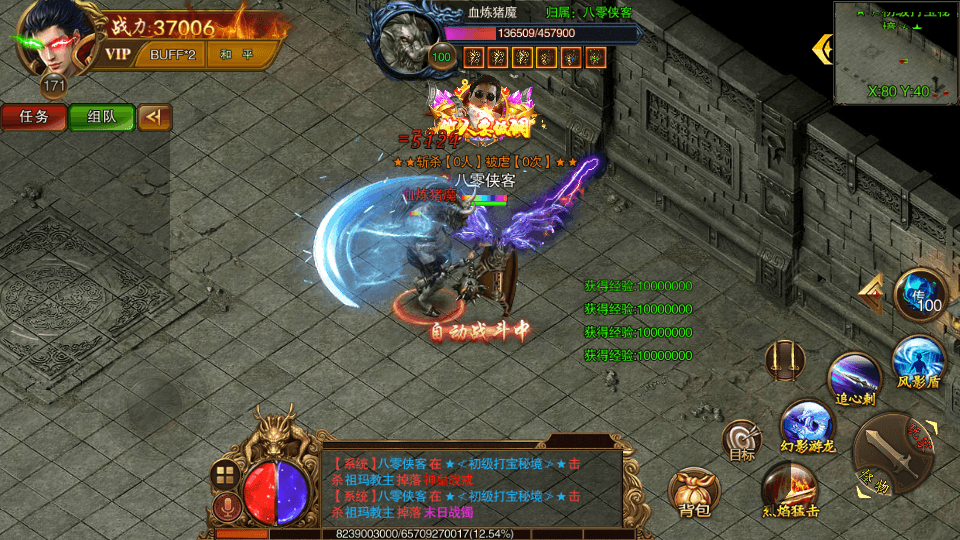960x540 pixels.
Task: Show the BUFF*2 details
Action: (x=172, y=54)
